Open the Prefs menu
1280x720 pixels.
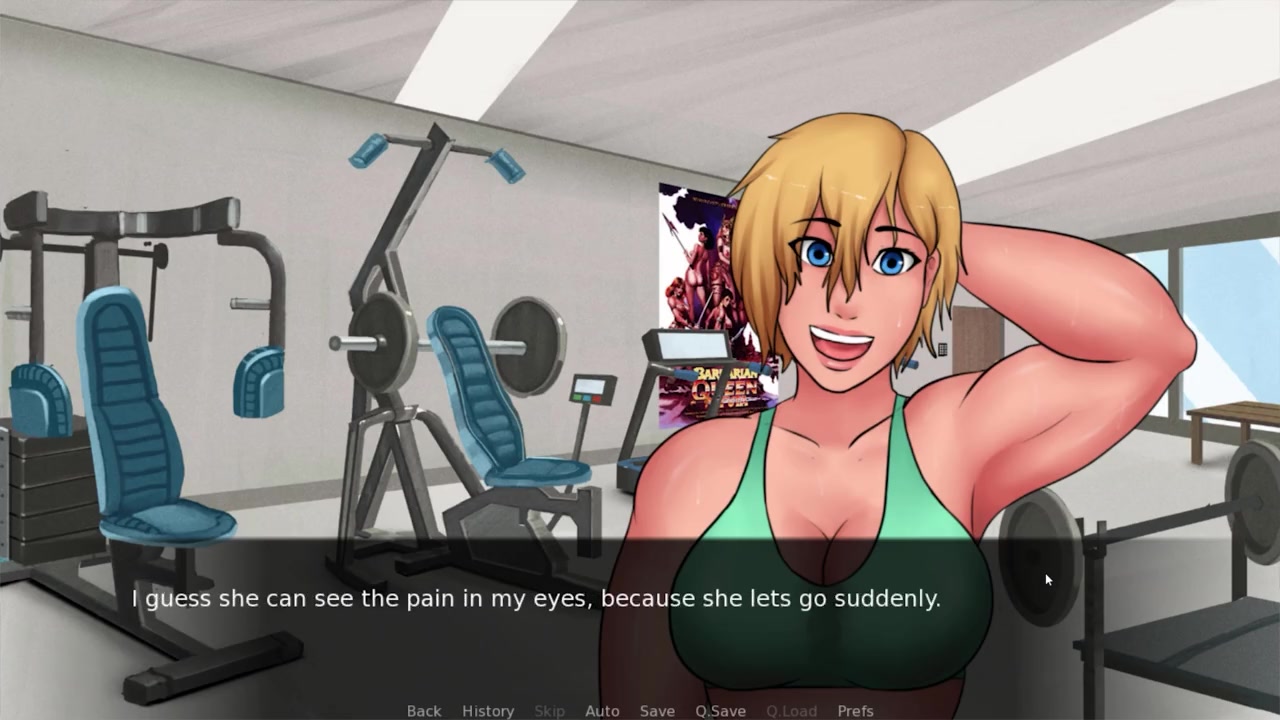tap(855, 711)
